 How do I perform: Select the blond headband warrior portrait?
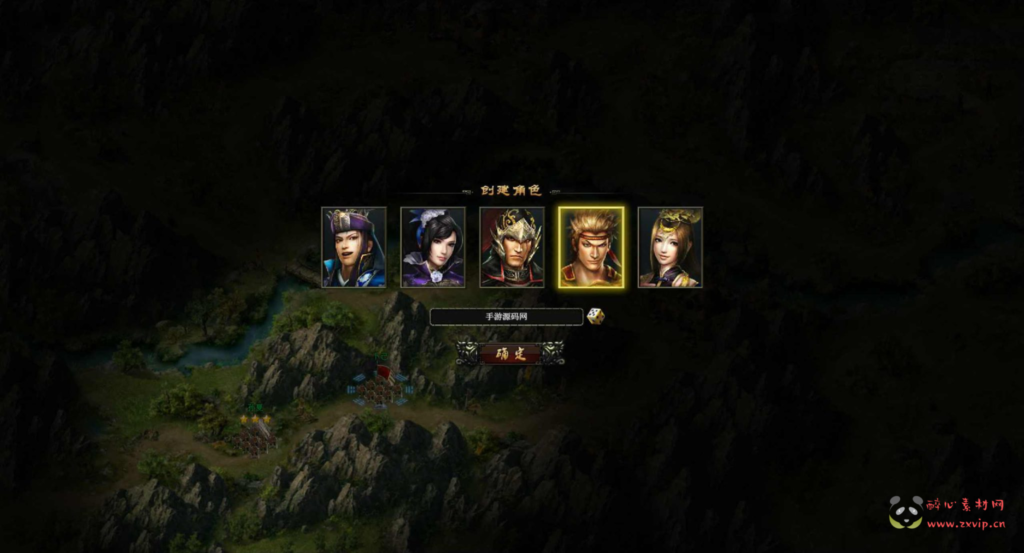tap(591, 247)
